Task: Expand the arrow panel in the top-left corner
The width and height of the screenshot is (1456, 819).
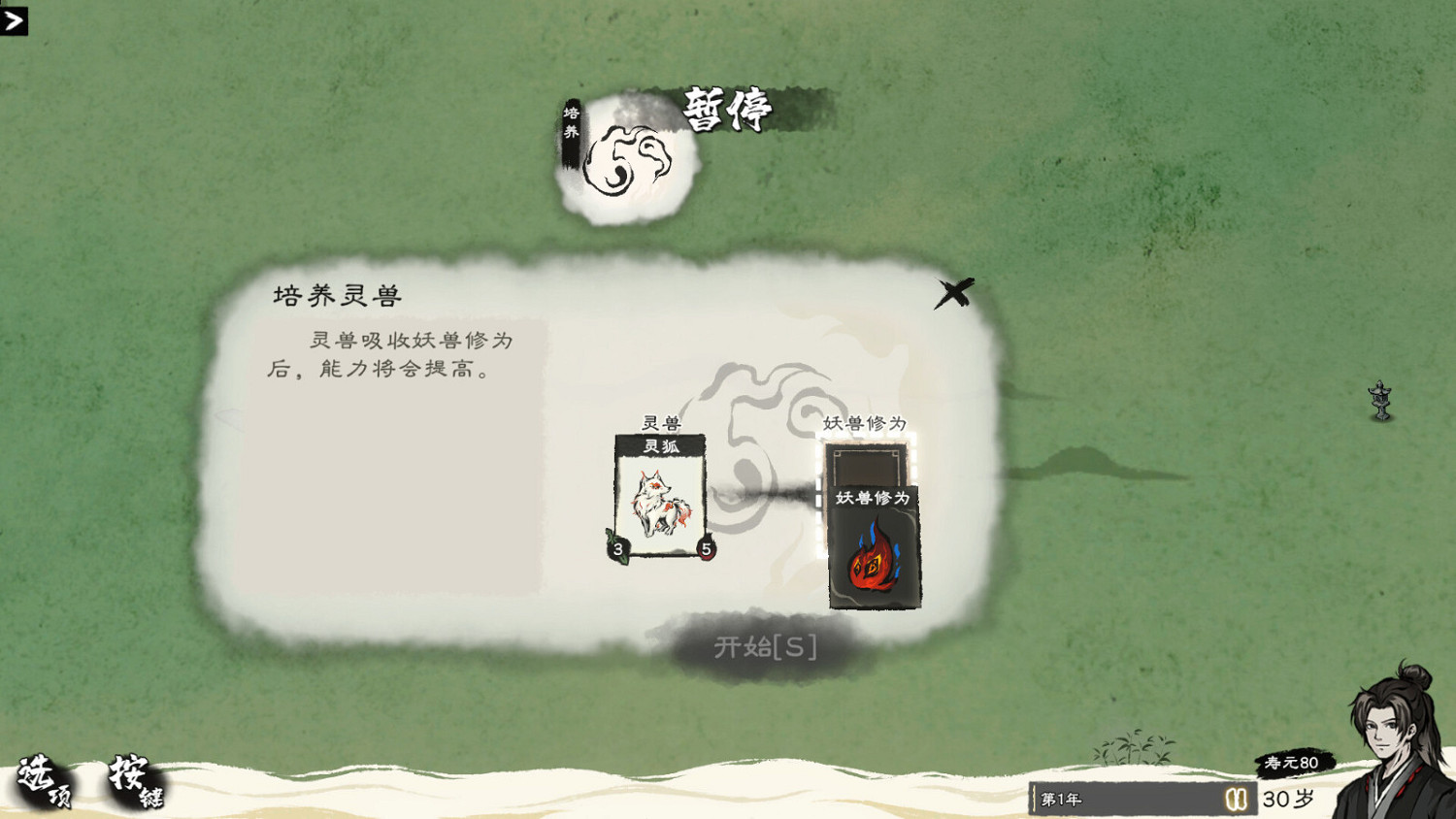Action: [15, 21]
